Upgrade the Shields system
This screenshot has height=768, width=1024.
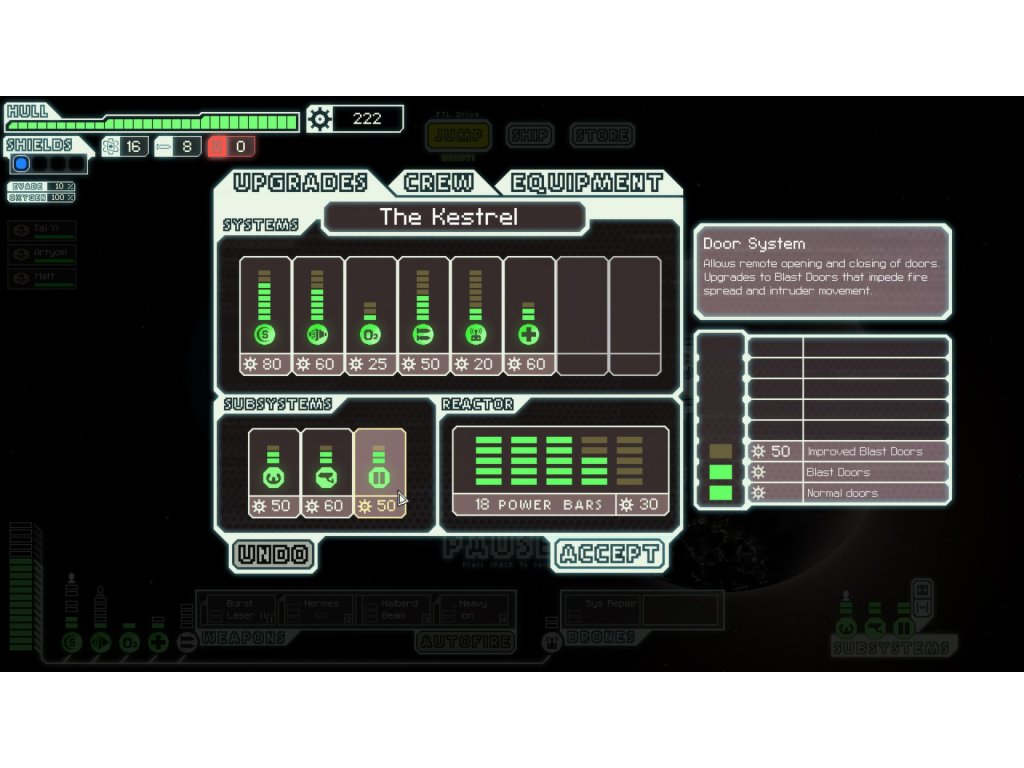click(x=265, y=315)
